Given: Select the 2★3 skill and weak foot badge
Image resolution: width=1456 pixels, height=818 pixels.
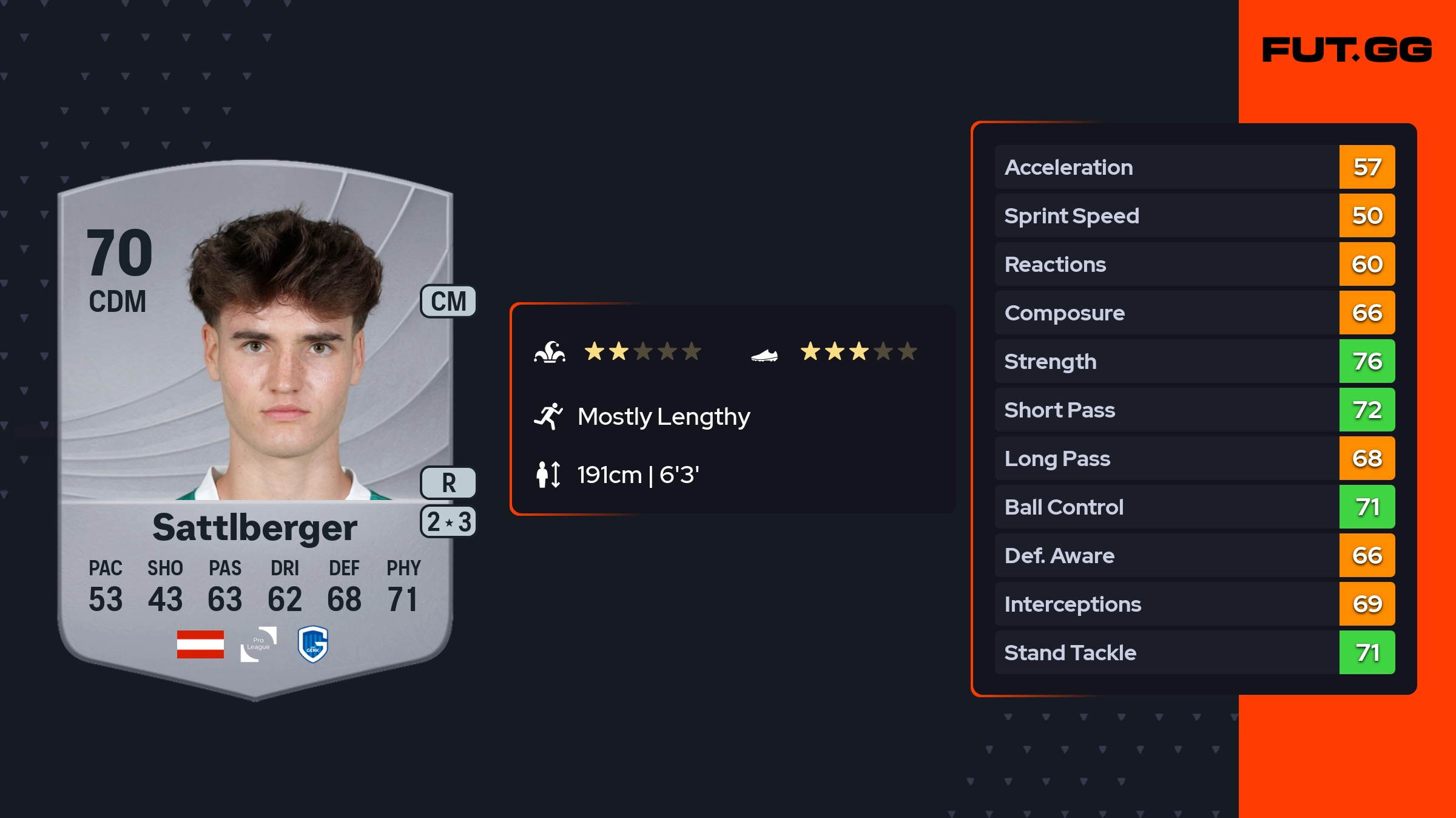Looking at the screenshot, I should coord(448,522).
